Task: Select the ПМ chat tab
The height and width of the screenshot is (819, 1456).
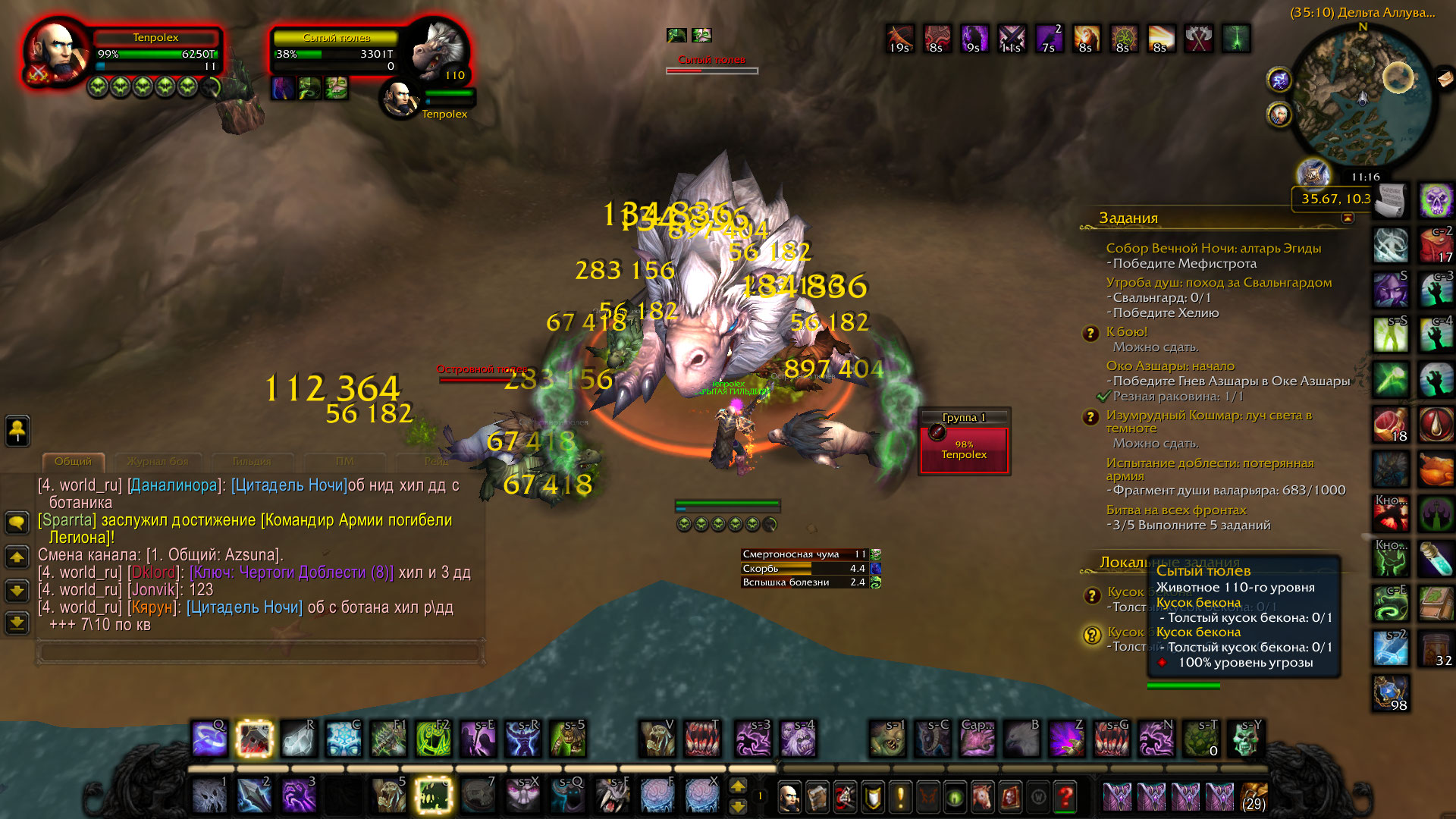Action: coord(344,461)
